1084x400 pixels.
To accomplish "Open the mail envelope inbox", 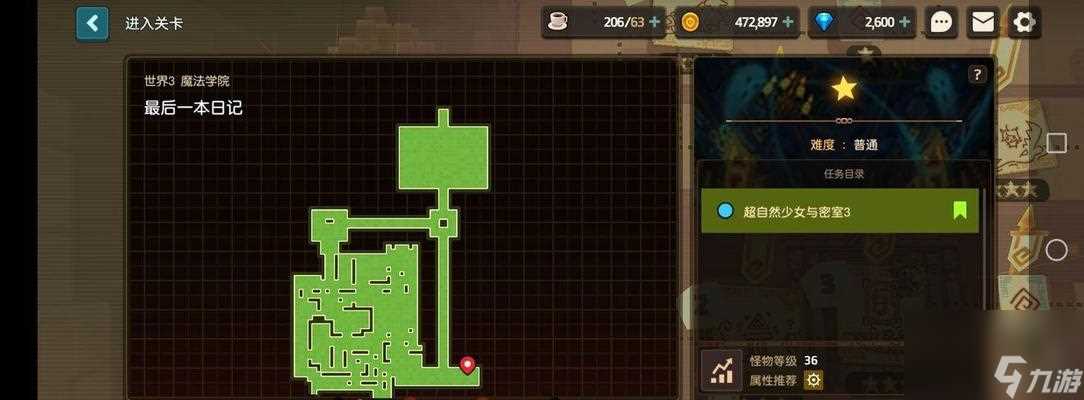I will (x=984, y=22).
